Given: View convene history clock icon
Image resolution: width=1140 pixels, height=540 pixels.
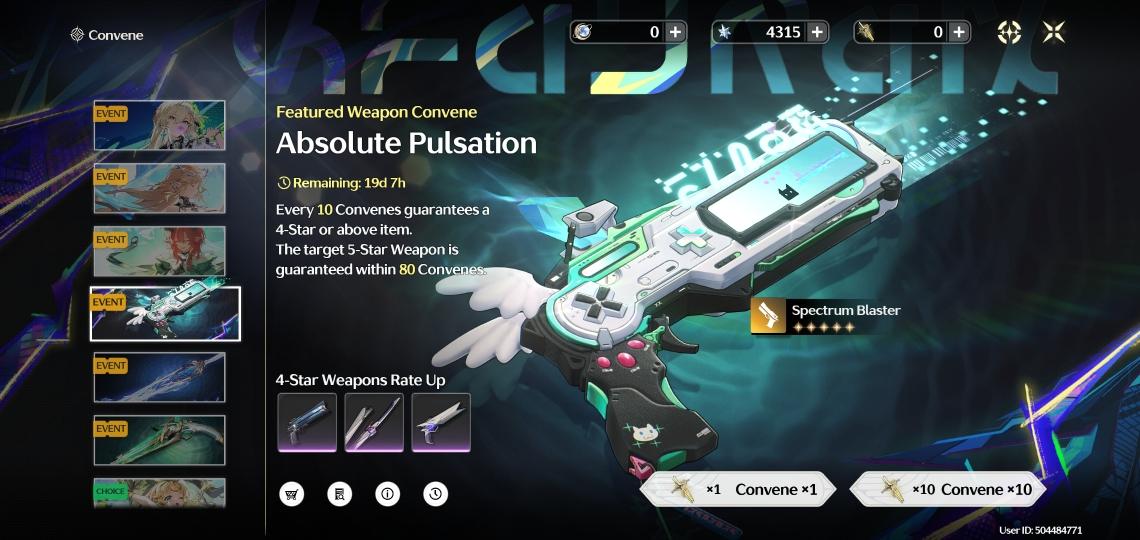Looking at the screenshot, I should pyautogui.click(x=435, y=493).
